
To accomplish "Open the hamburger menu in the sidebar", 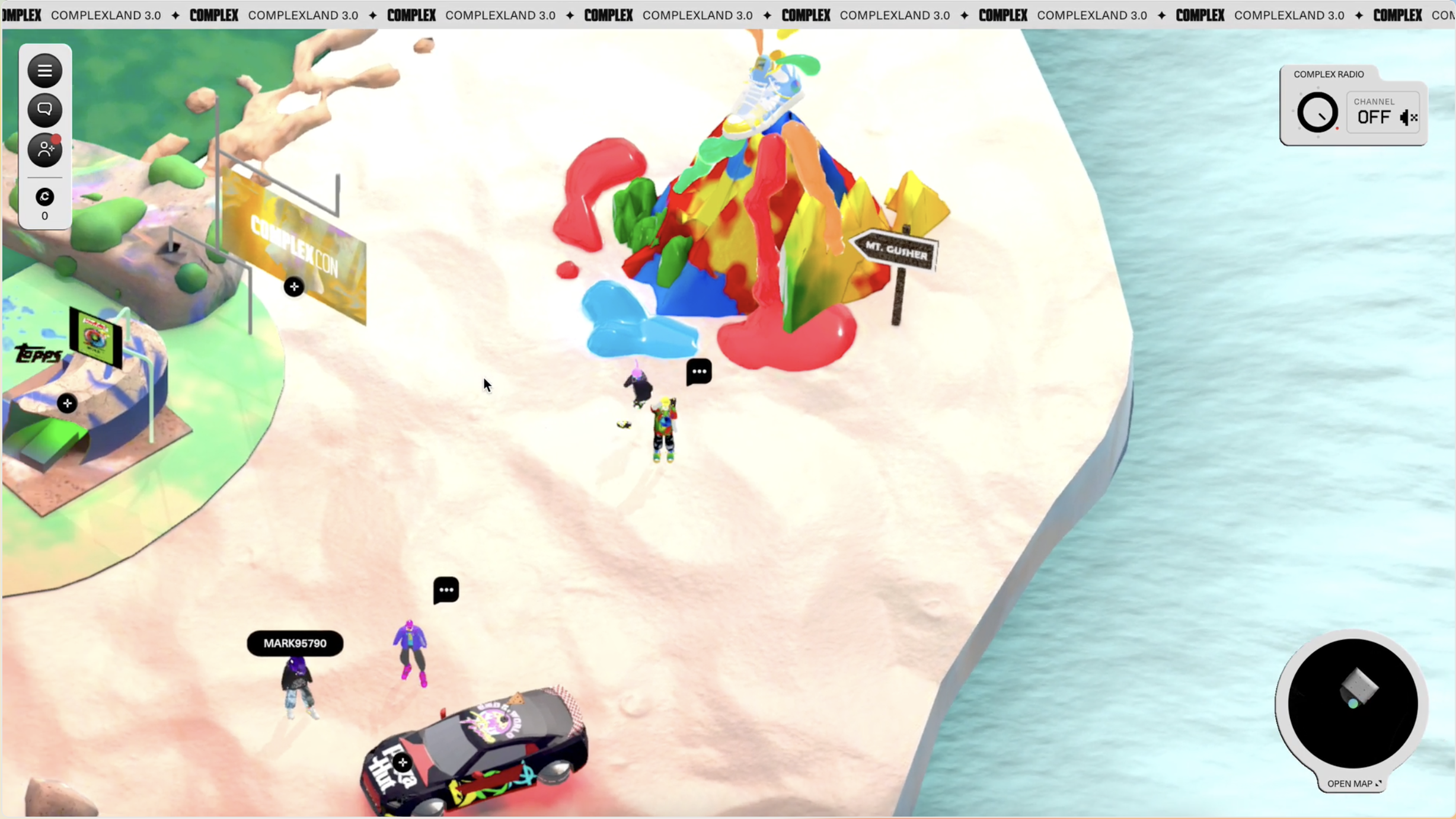I will pos(44,71).
